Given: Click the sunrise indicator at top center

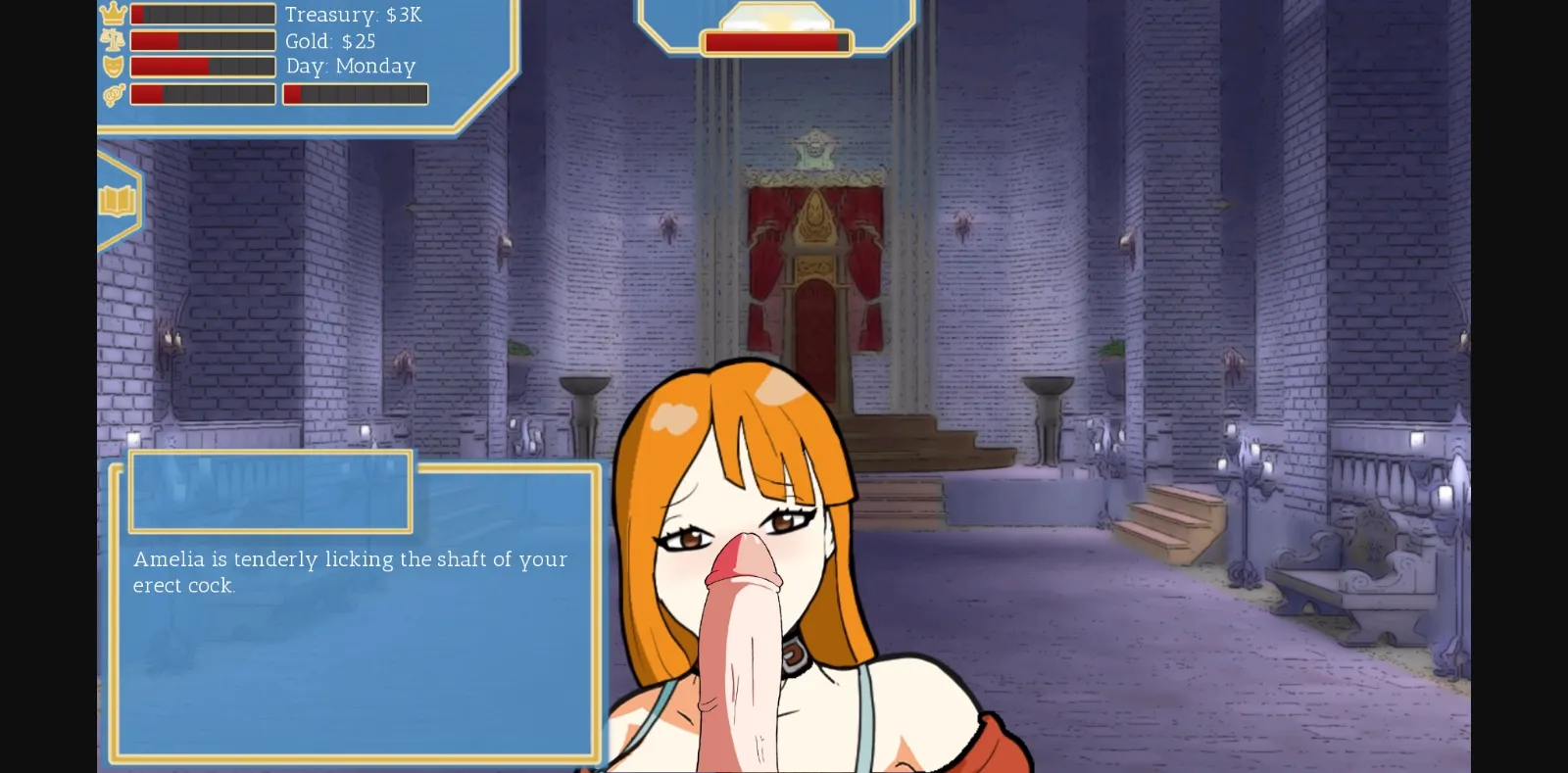Looking at the screenshot, I should [x=773, y=18].
